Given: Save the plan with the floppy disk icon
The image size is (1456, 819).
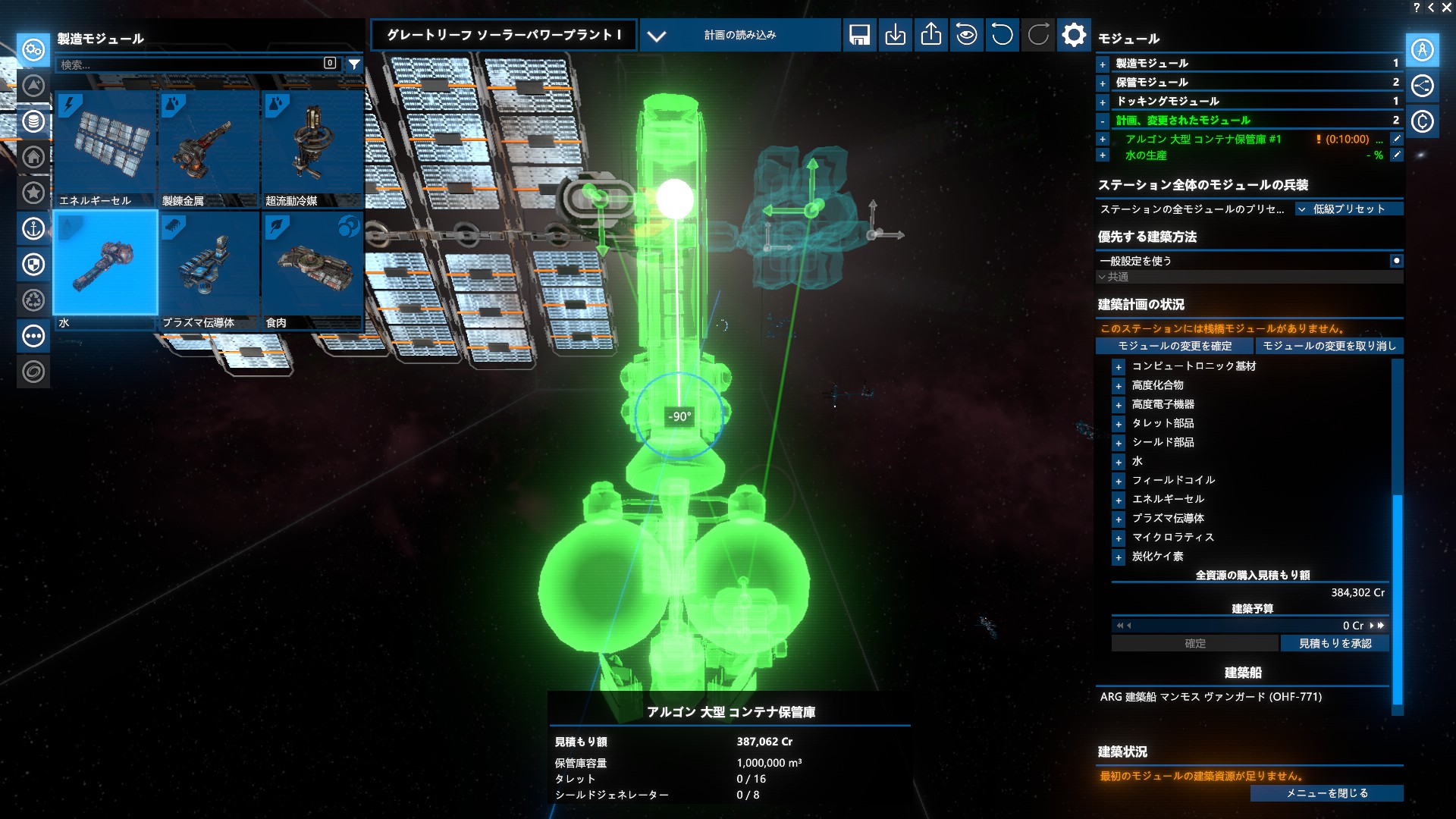Looking at the screenshot, I should [859, 35].
